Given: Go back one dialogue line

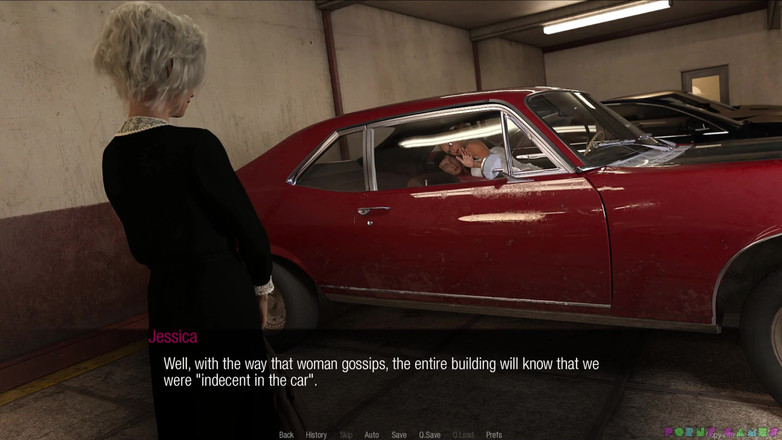Looking at the screenshot, I should tap(286, 435).
